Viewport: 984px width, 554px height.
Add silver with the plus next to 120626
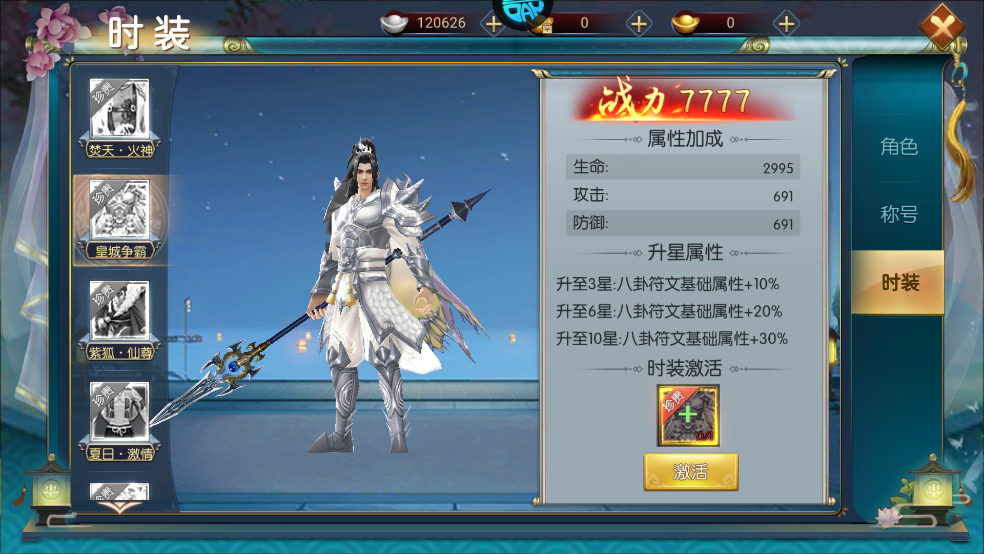493,23
